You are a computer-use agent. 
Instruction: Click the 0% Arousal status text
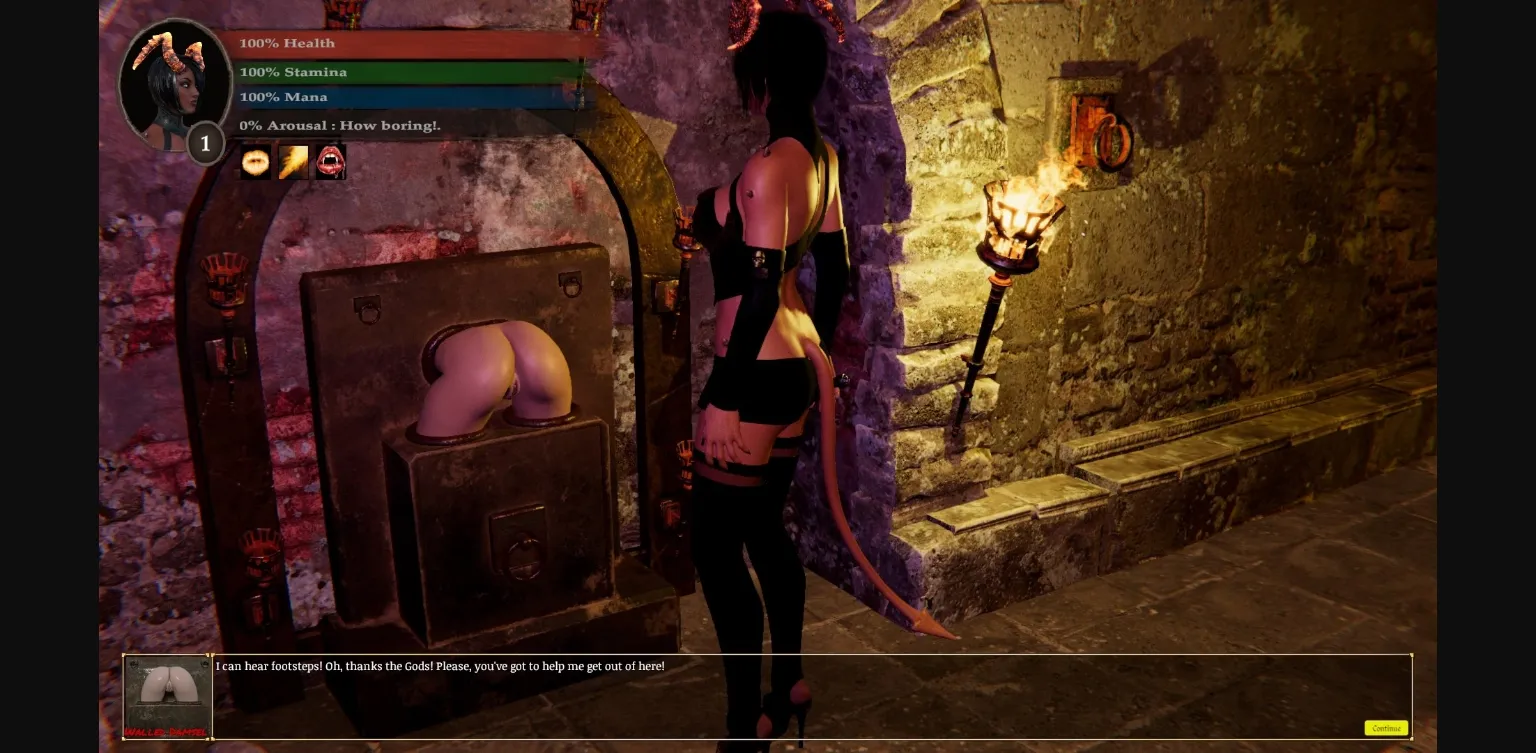pos(340,125)
